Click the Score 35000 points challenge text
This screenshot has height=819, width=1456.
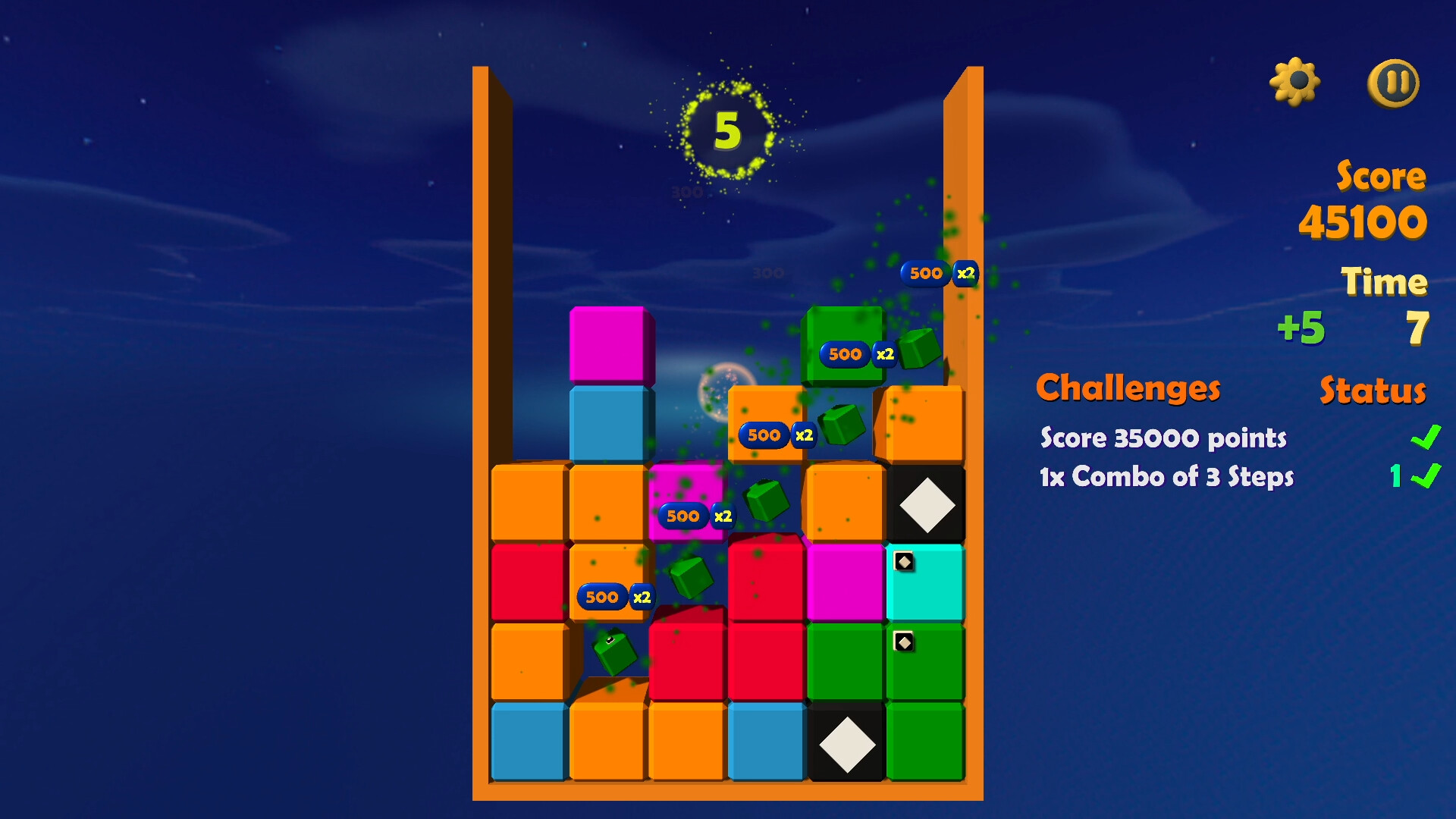pyautogui.click(x=1163, y=438)
